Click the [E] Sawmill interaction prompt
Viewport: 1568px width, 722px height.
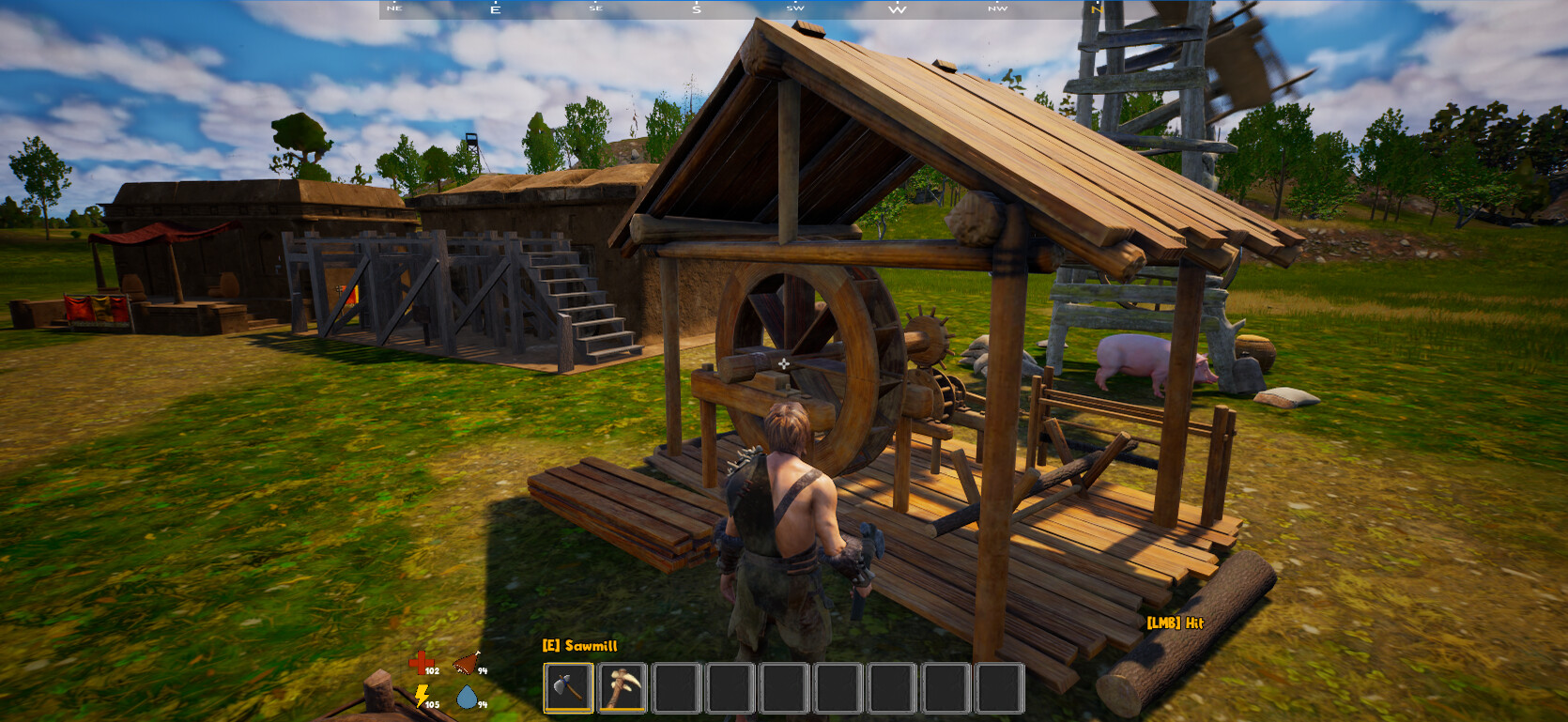coord(581,646)
